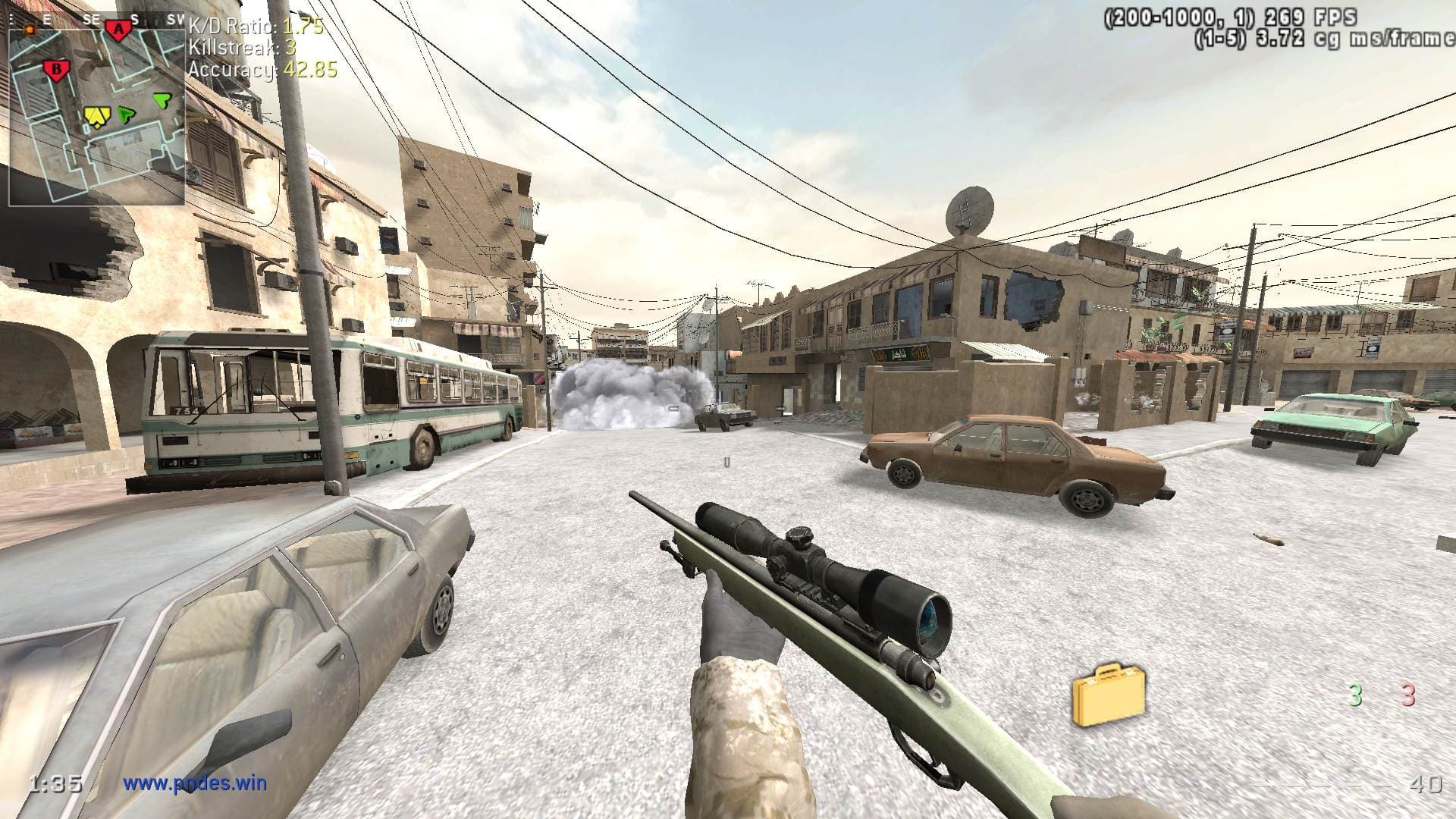
Task: Open the www.pndes.win link
Action: pos(195,782)
